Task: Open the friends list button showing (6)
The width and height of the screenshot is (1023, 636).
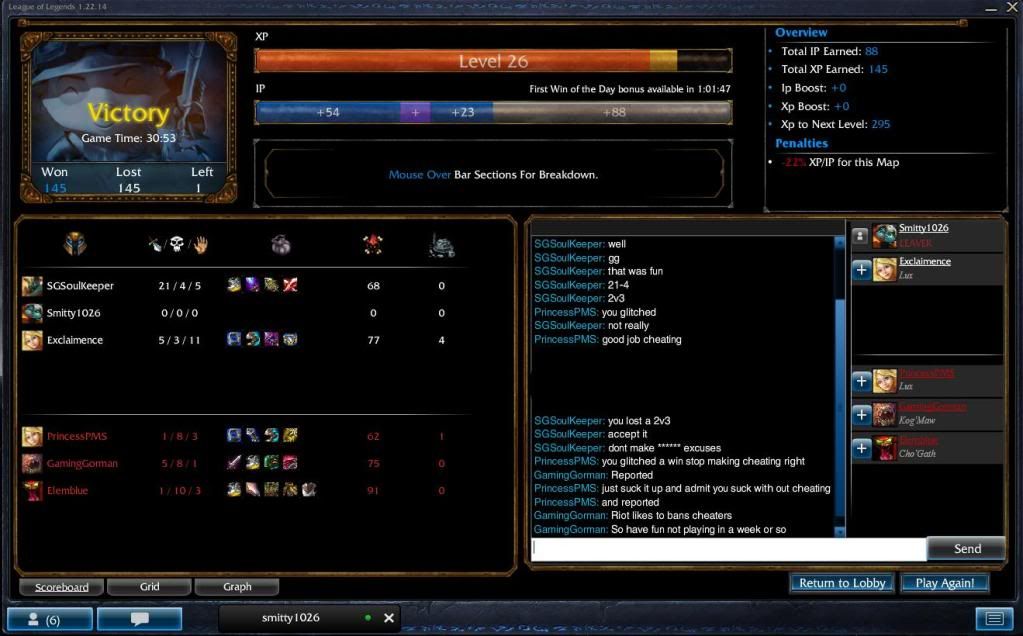Action: (50, 619)
